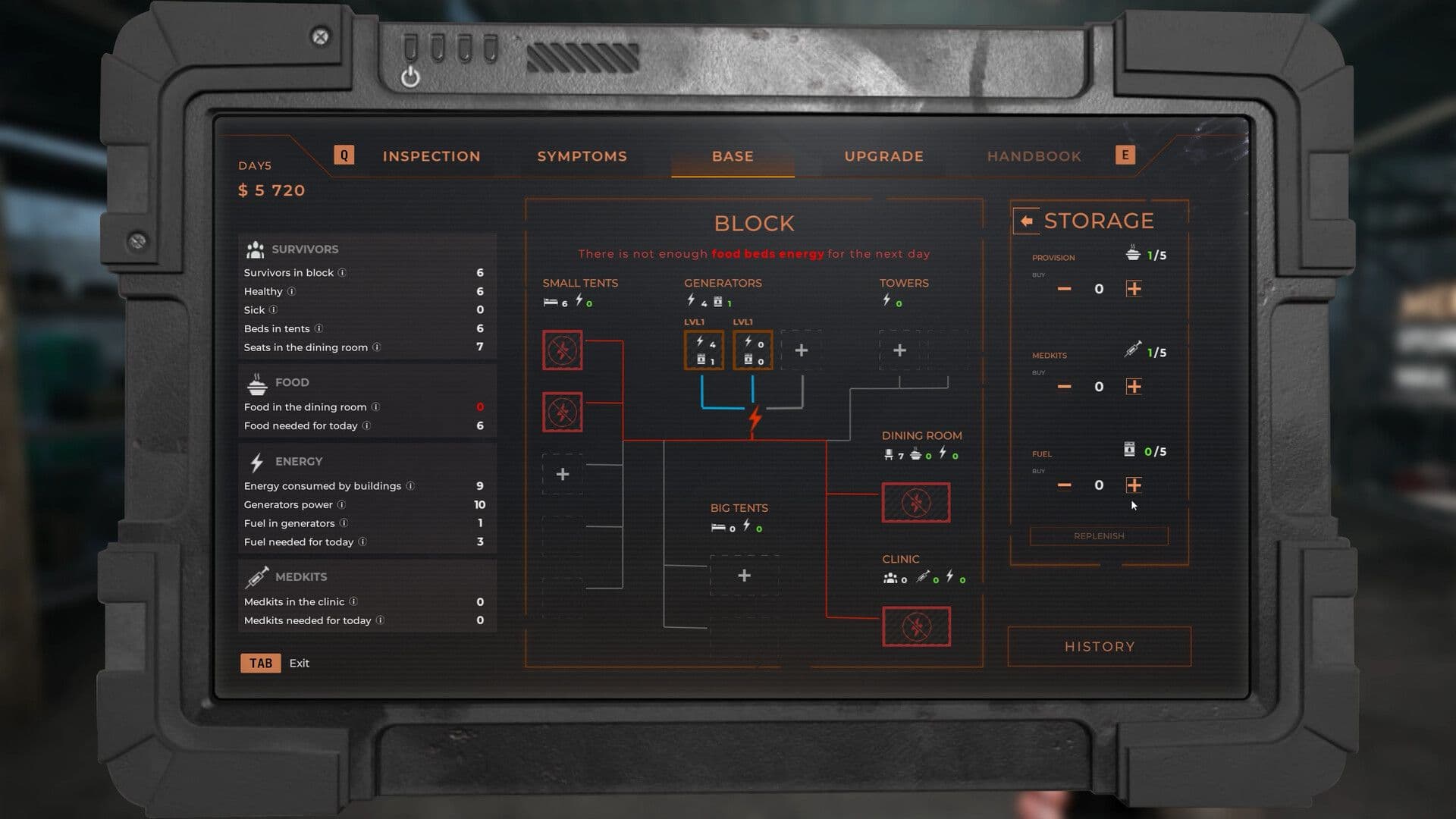Click the Food bowl icon in sidebar
The height and width of the screenshot is (819, 1456).
[255, 381]
